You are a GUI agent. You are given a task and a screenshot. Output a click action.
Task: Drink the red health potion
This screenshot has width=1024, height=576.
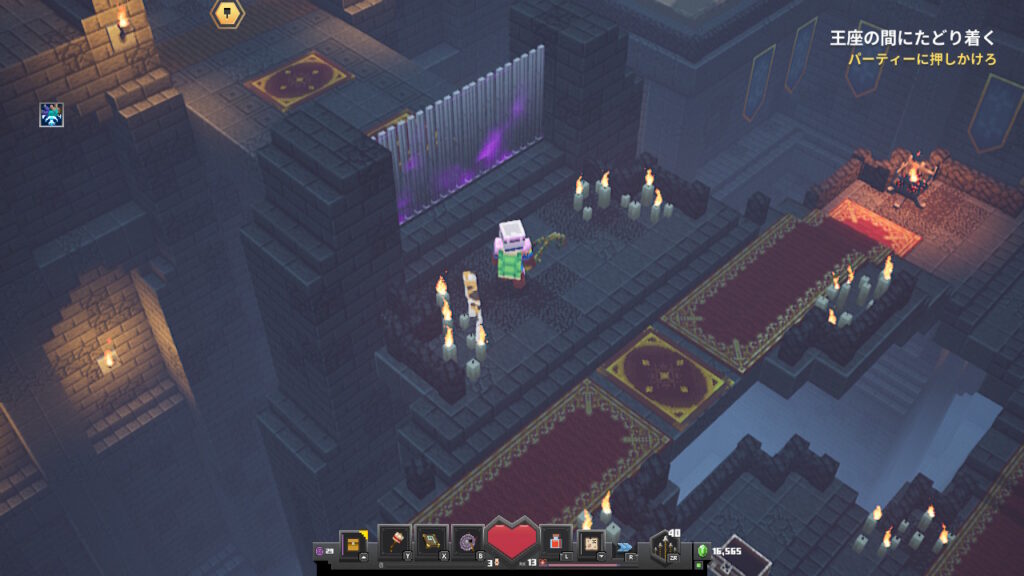(x=555, y=541)
